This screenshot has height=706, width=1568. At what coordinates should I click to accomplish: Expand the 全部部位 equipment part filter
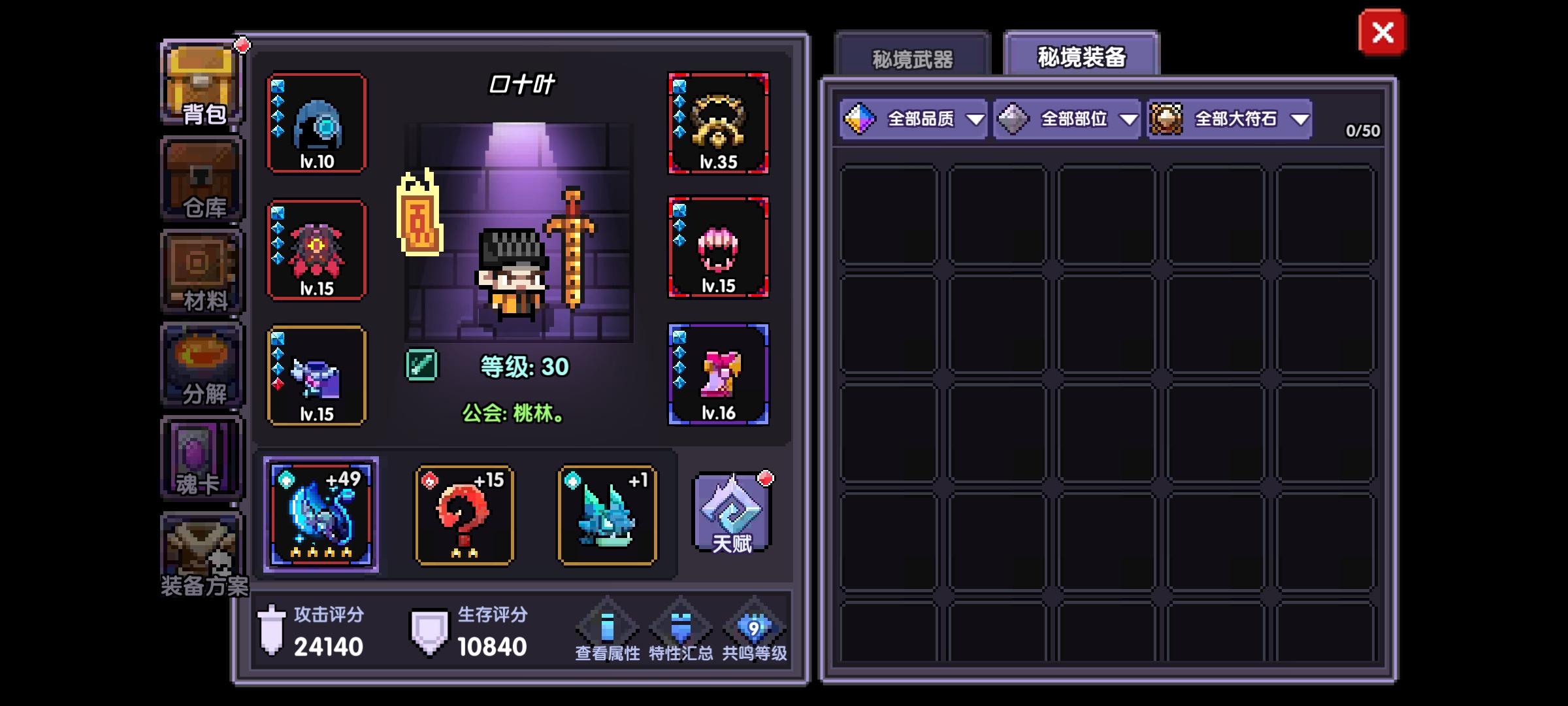pos(1065,119)
